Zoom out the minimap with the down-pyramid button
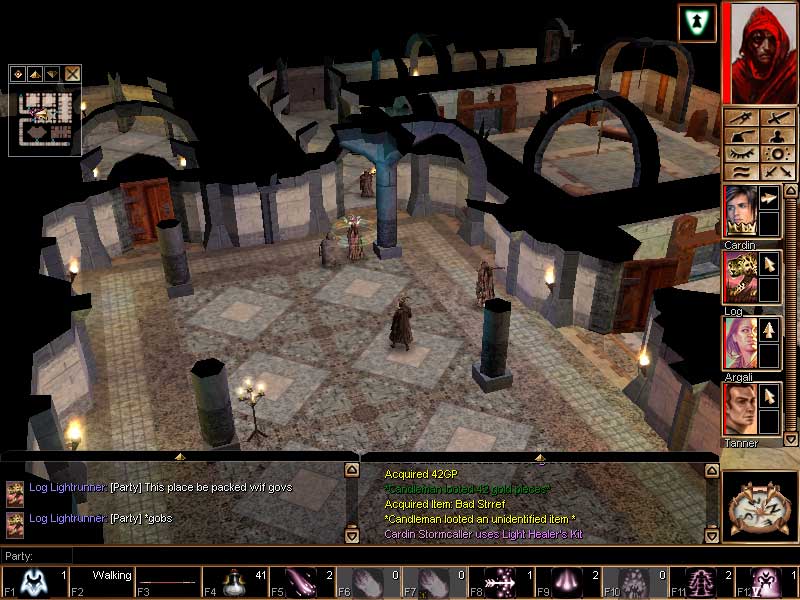The width and height of the screenshot is (800, 600). (53, 73)
